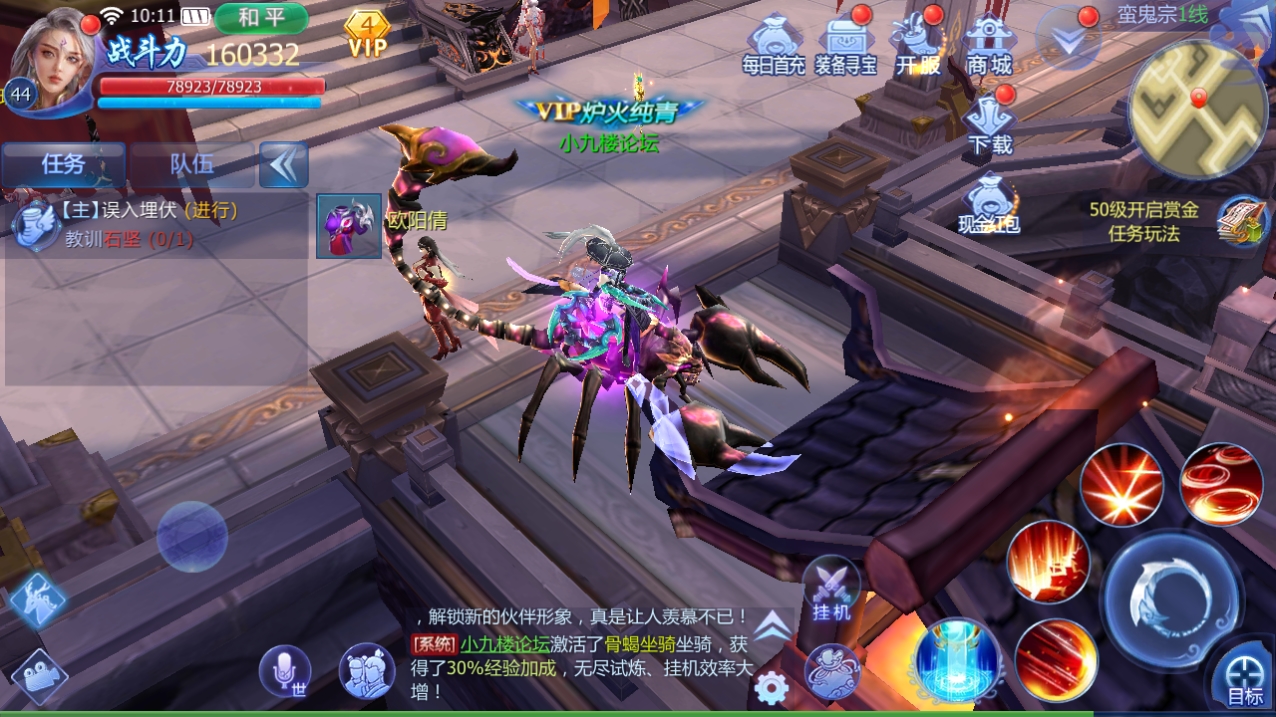The height and width of the screenshot is (717, 1276).
Task: Toggle 挂机 auto-battle mode
Action: (x=830, y=590)
